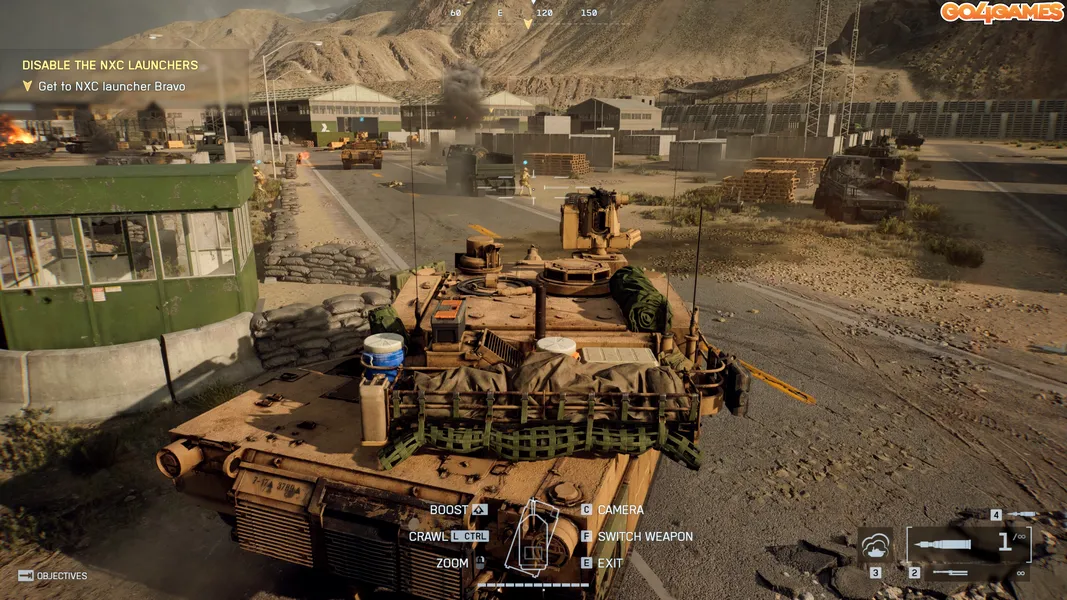Choose the alternate shell in slot 4

coord(1020,514)
